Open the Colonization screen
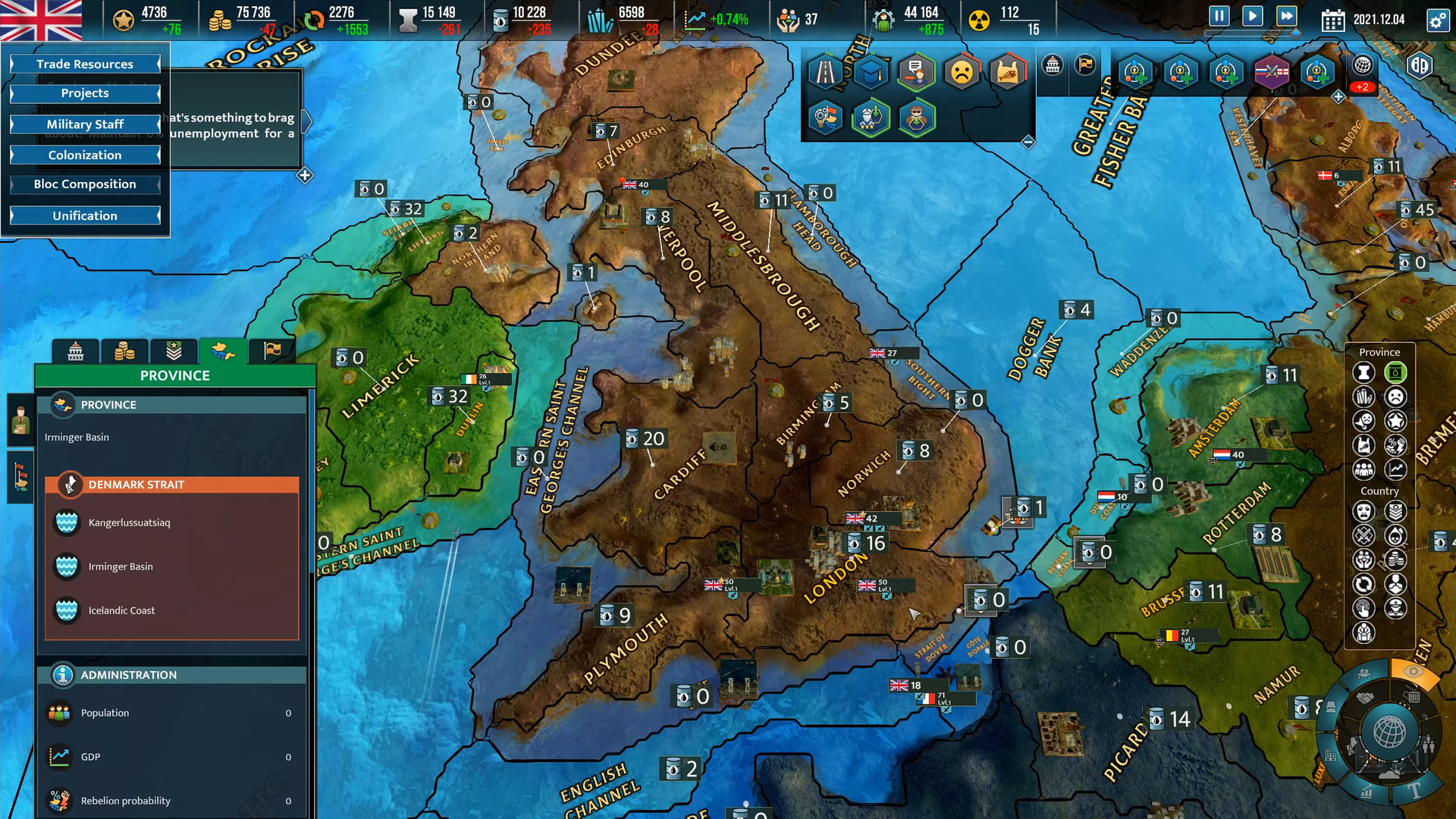The width and height of the screenshot is (1456, 819). tap(84, 155)
